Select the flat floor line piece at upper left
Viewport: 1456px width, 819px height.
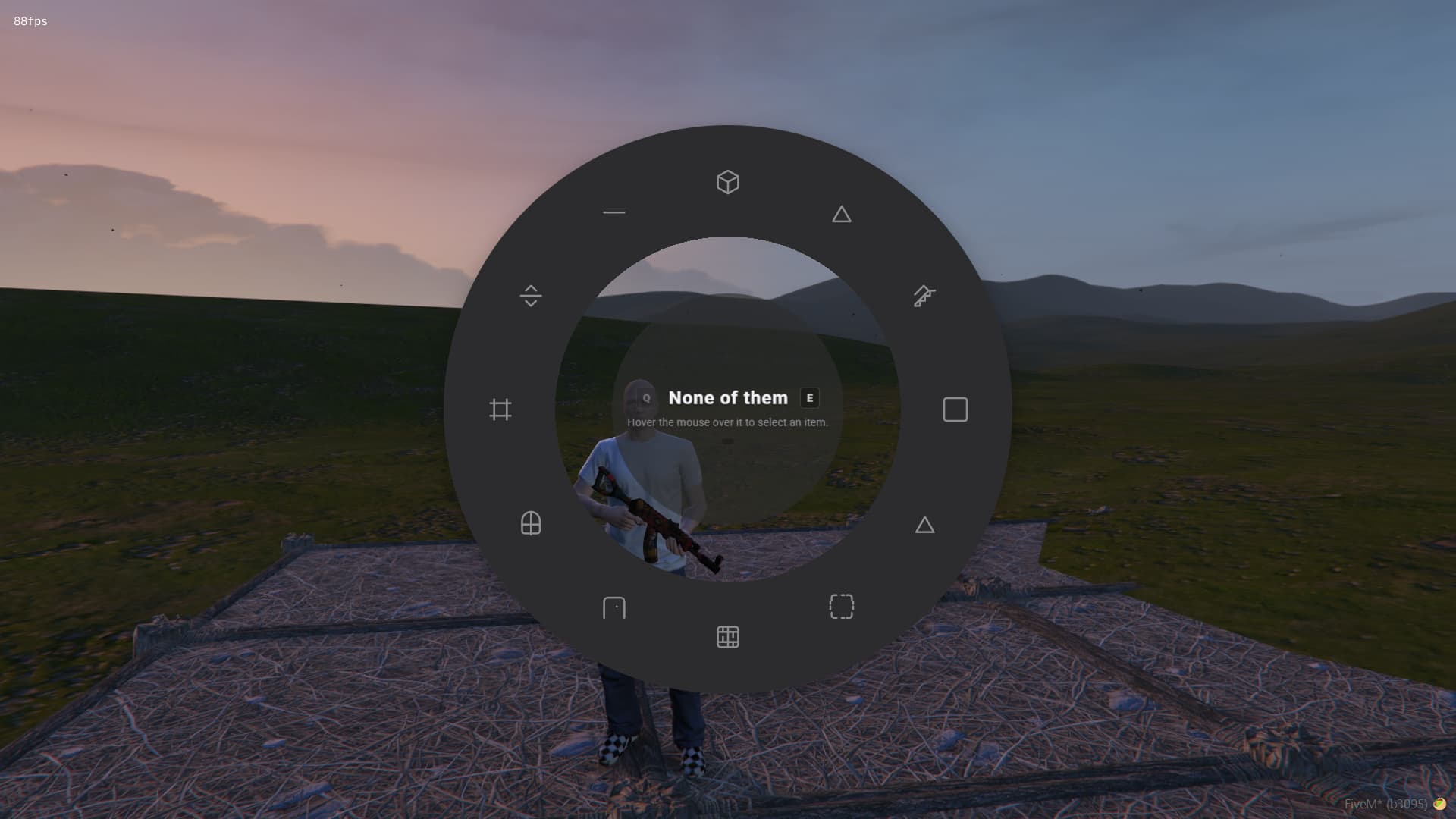coord(613,213)
